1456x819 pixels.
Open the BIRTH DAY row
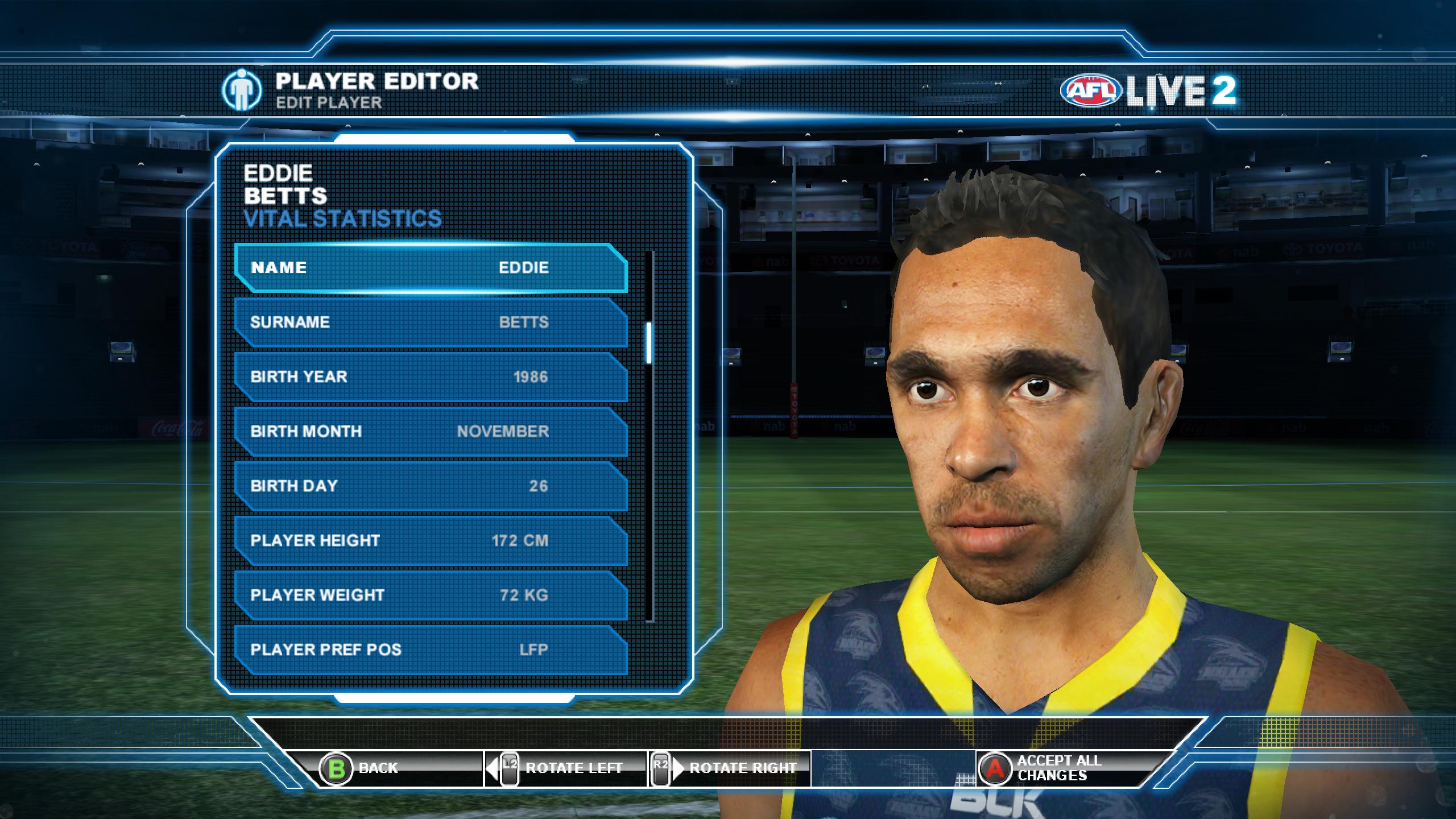[431, 486]
